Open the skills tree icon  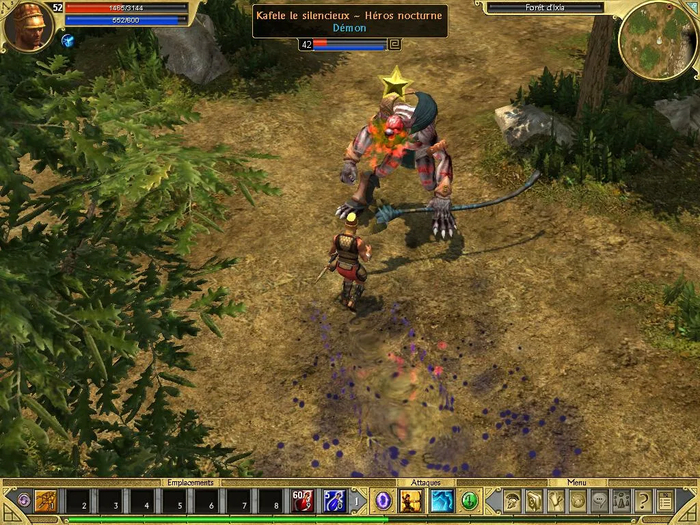click(555, 500)
